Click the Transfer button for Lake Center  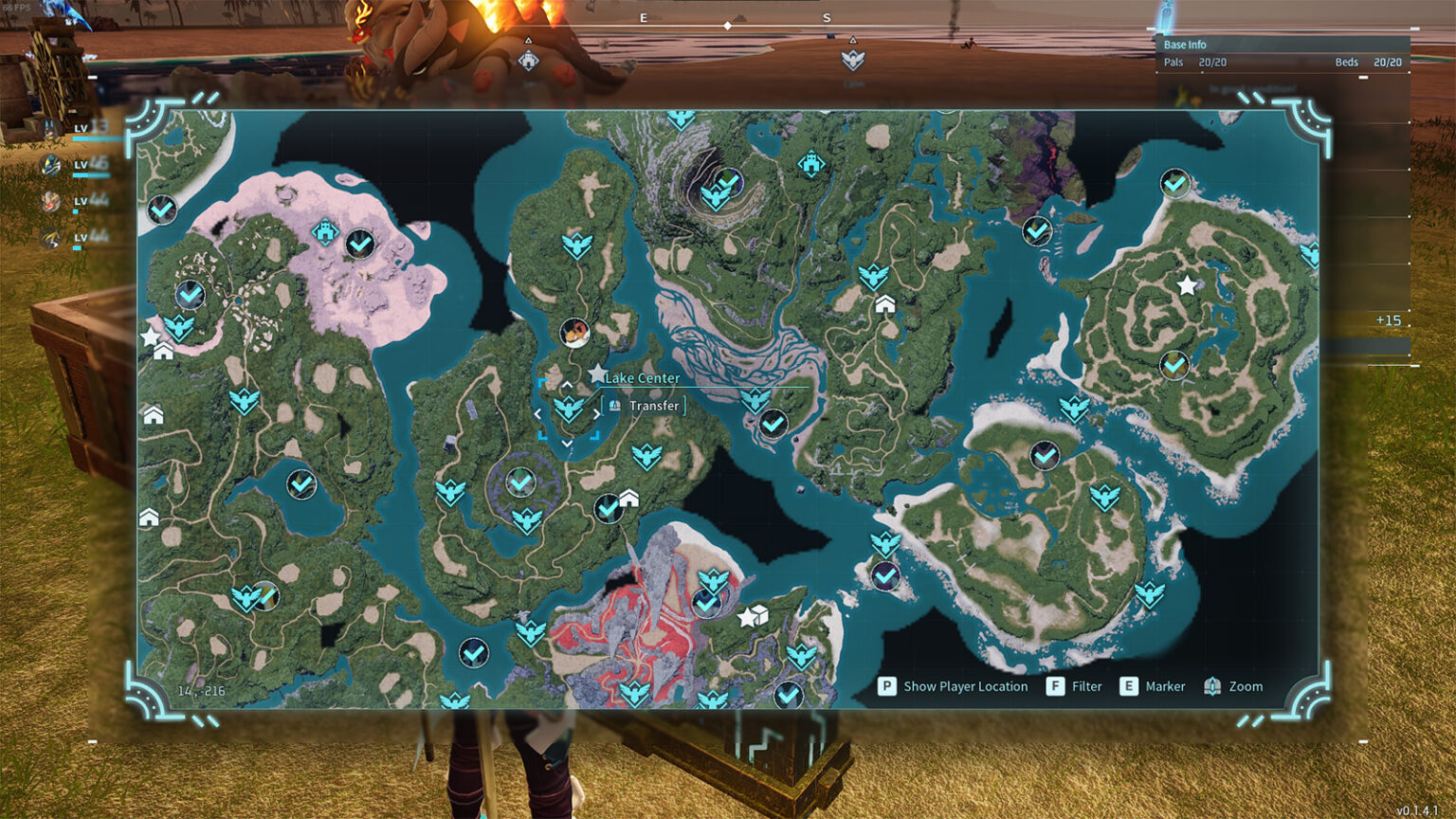click(x=645, y=406)
